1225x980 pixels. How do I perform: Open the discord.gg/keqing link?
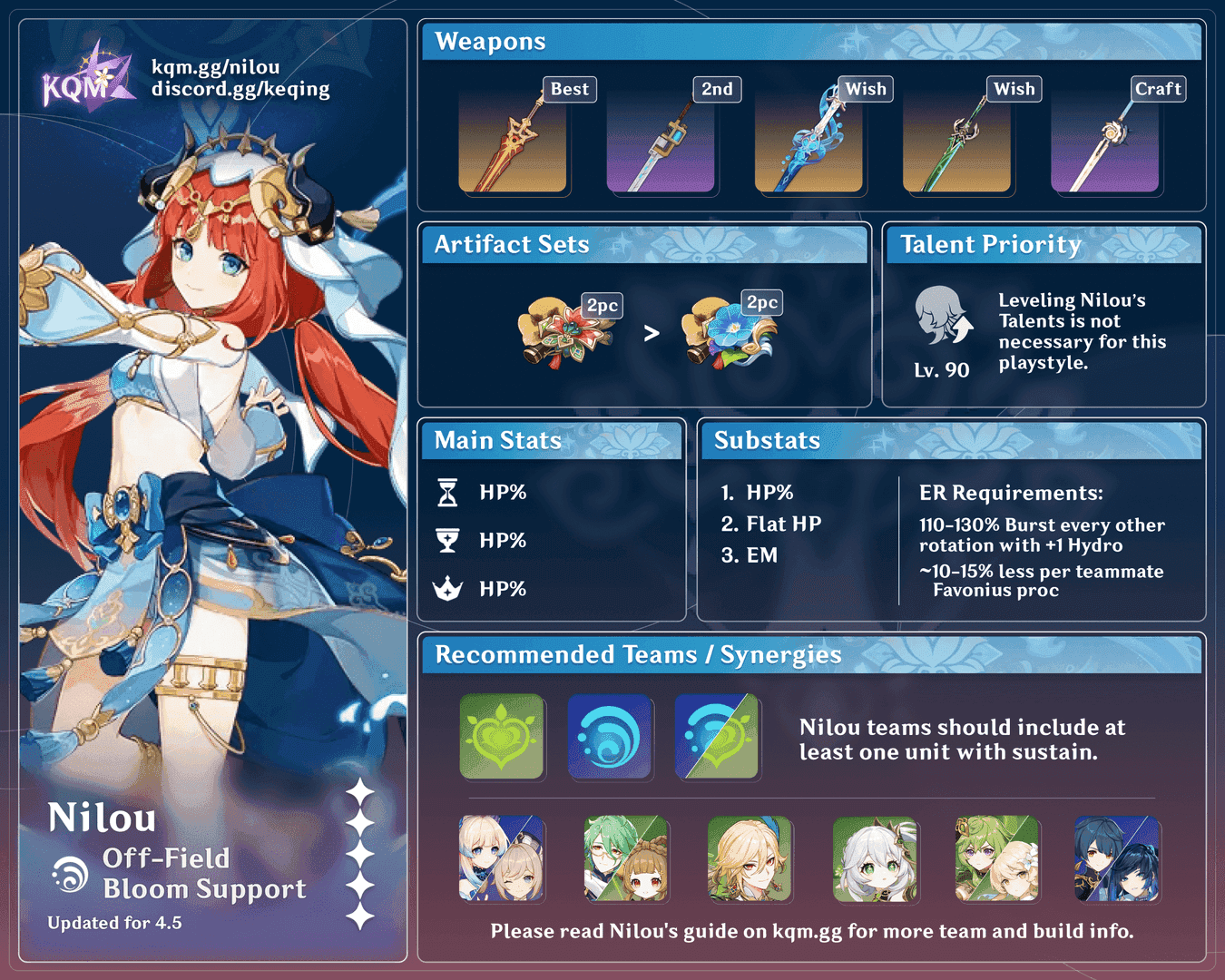(240, 89)
